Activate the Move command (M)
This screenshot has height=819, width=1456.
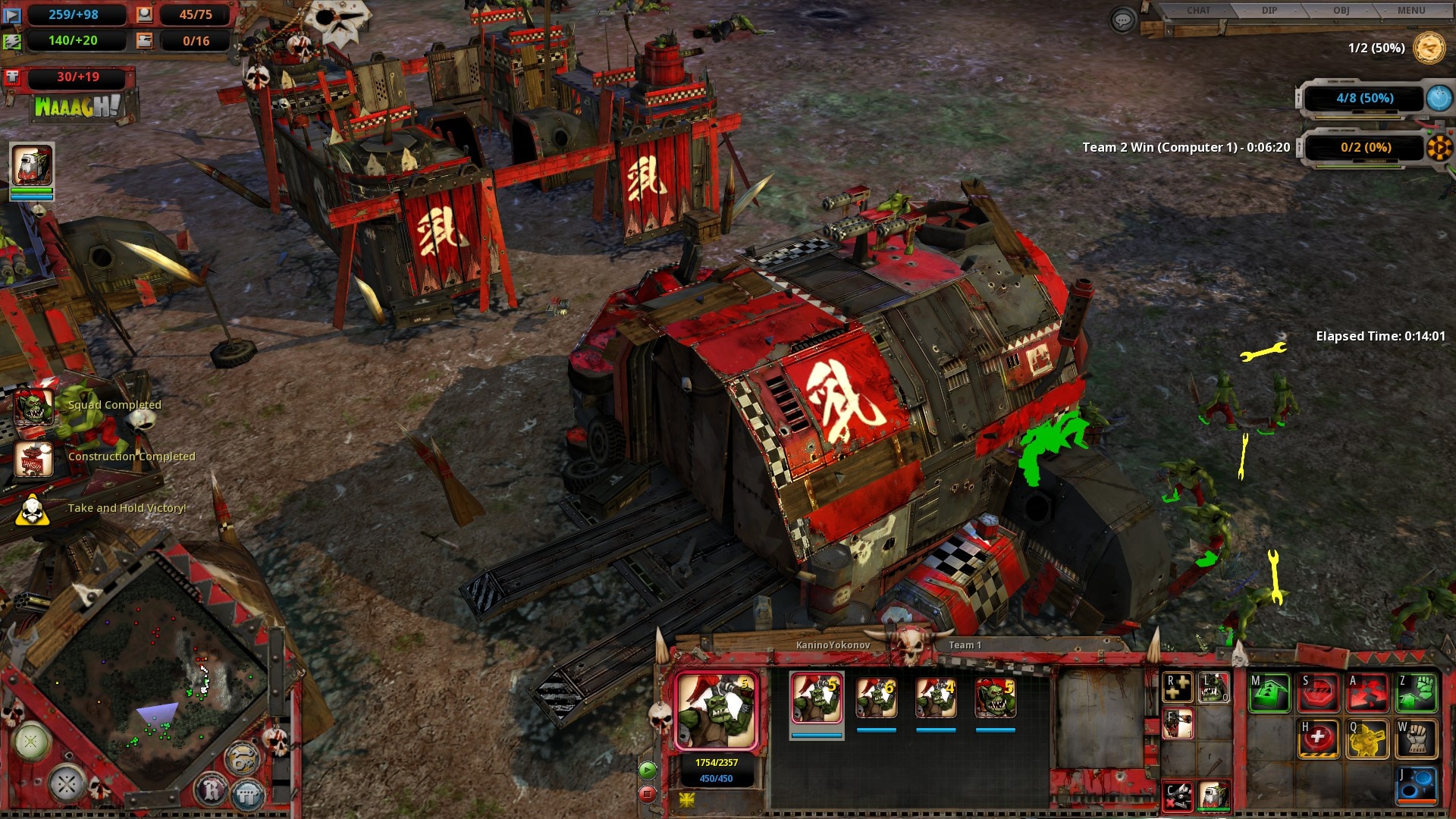point(1269,692)
